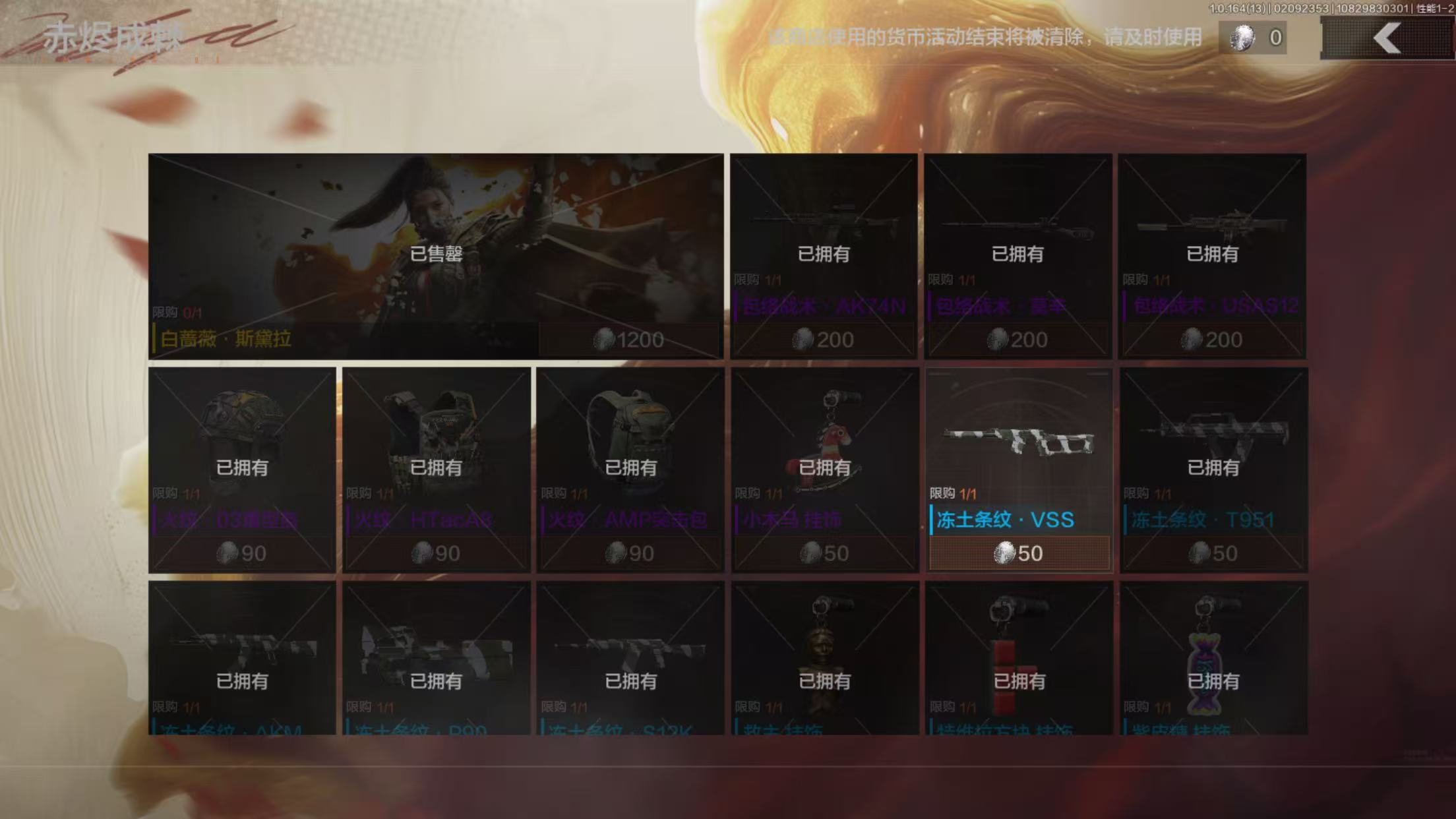This screenshot has width=1456, height=819.
Task: Choose the 冻土条纹·AKM weapon card
Action: (242, 658)
